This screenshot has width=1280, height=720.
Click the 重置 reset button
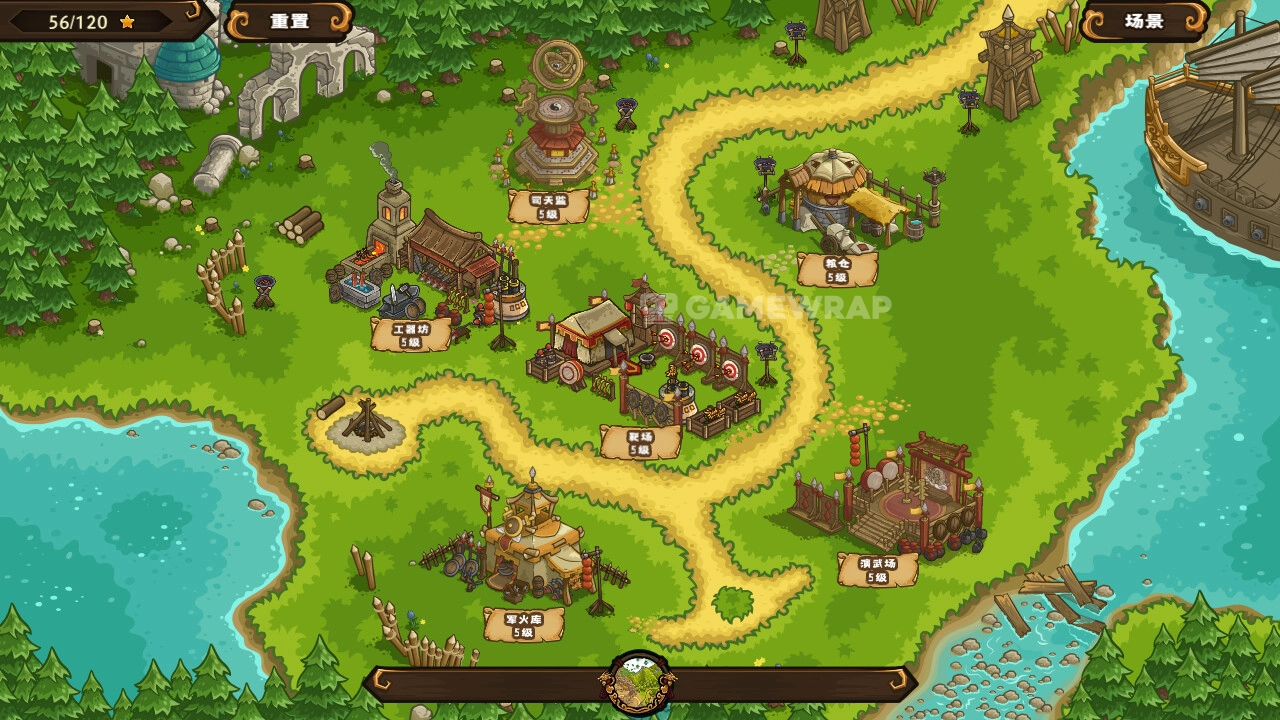pos(289,21)
